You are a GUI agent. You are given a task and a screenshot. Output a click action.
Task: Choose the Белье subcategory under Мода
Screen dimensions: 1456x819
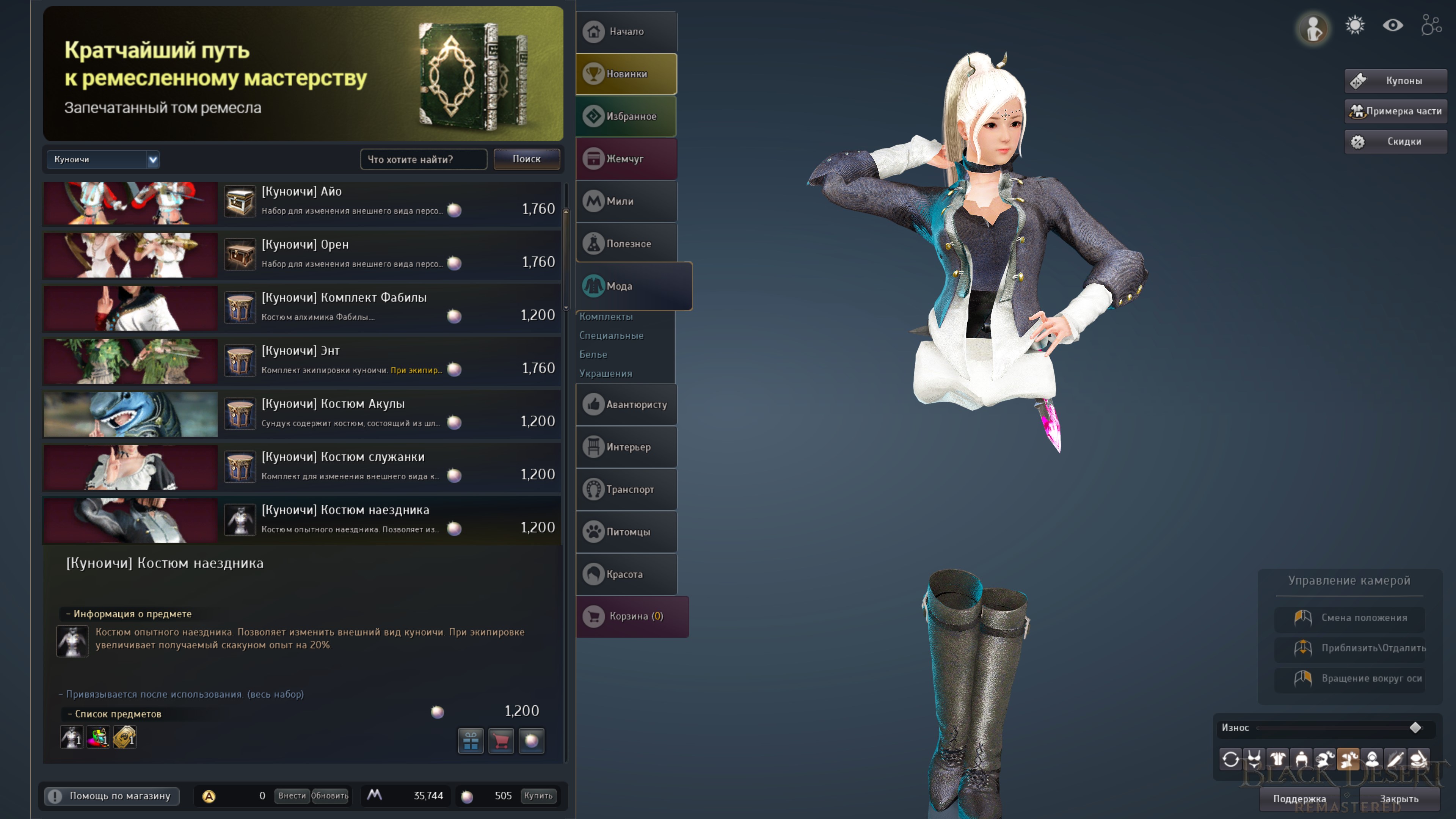tap(593, 355)
